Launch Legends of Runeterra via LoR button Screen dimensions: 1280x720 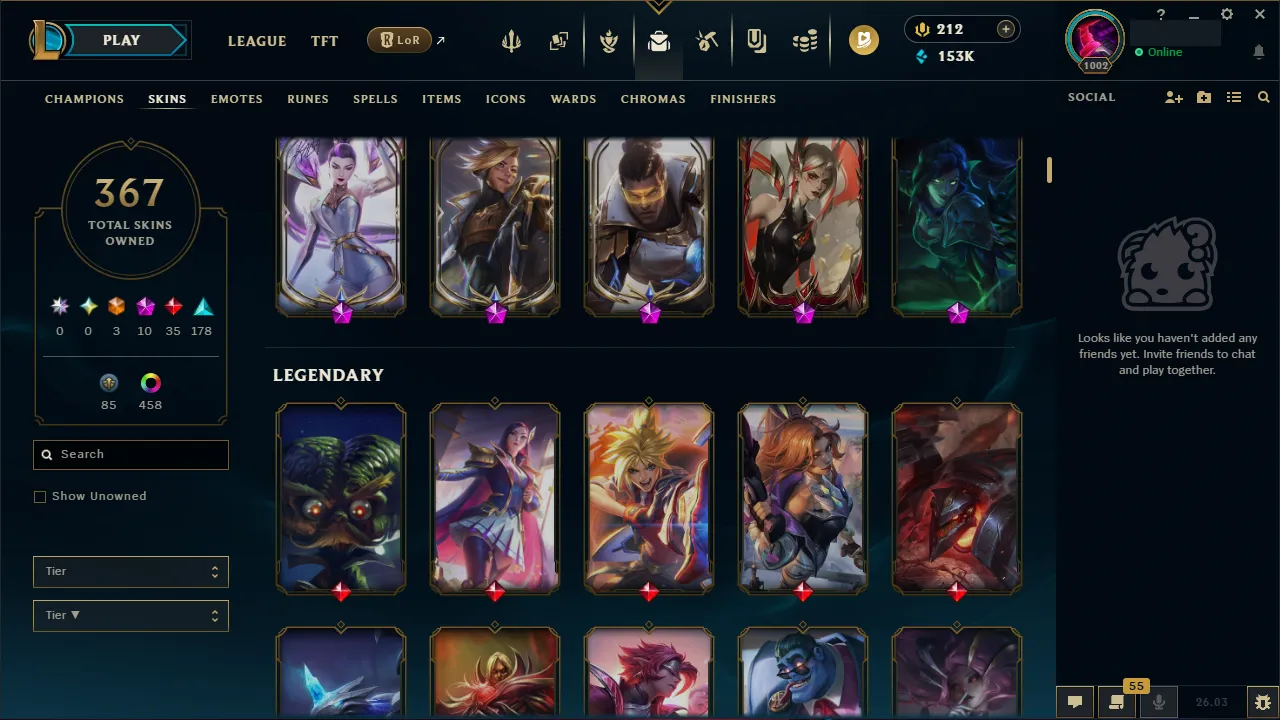(399, 40)
